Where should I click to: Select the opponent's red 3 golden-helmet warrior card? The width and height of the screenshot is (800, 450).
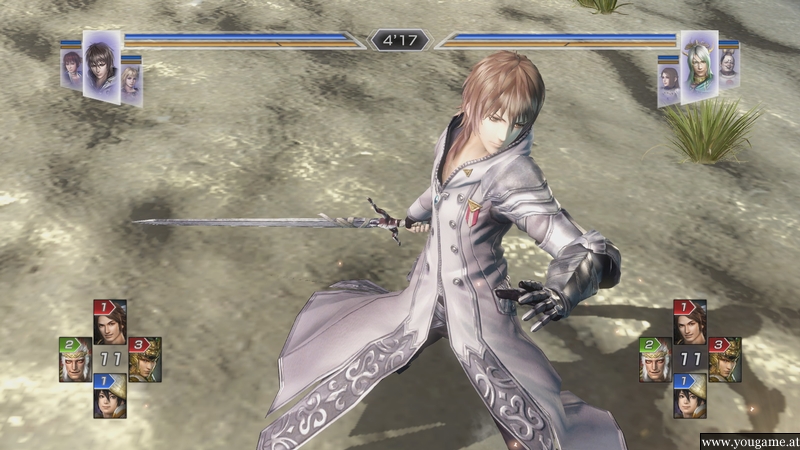point(724,359)
